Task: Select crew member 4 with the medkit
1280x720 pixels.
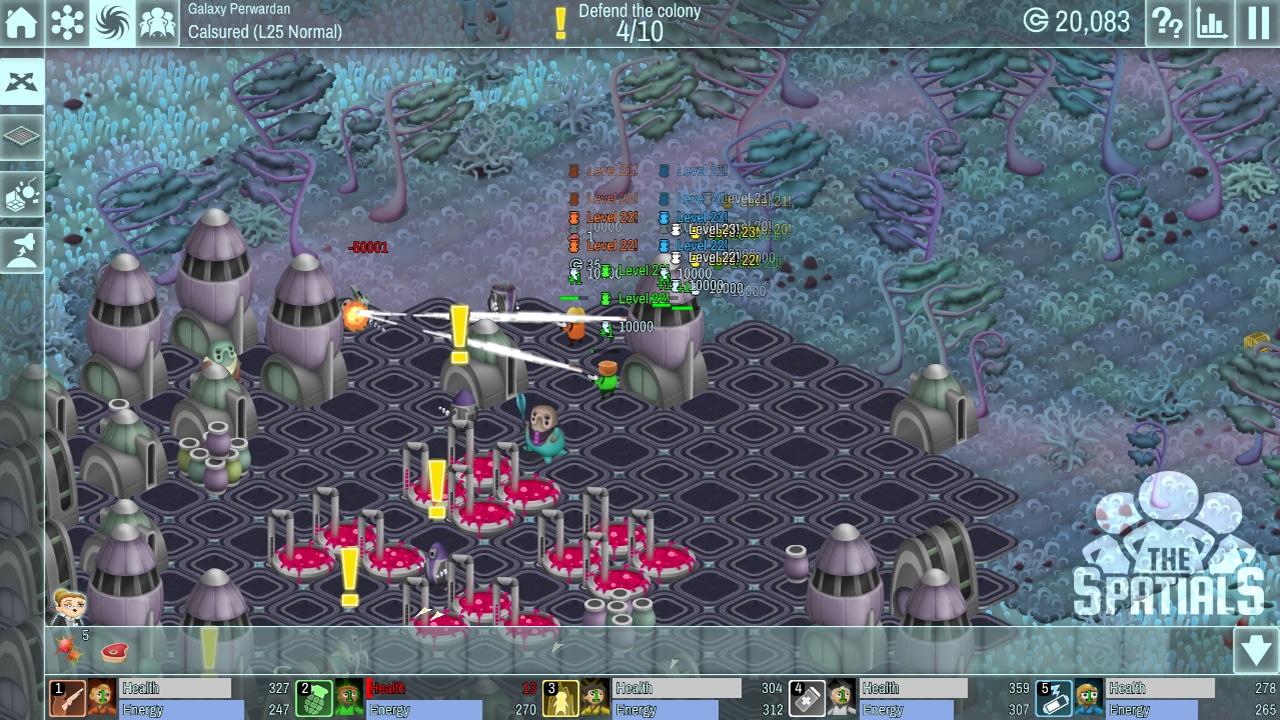Action: click(x=806, y=698)
